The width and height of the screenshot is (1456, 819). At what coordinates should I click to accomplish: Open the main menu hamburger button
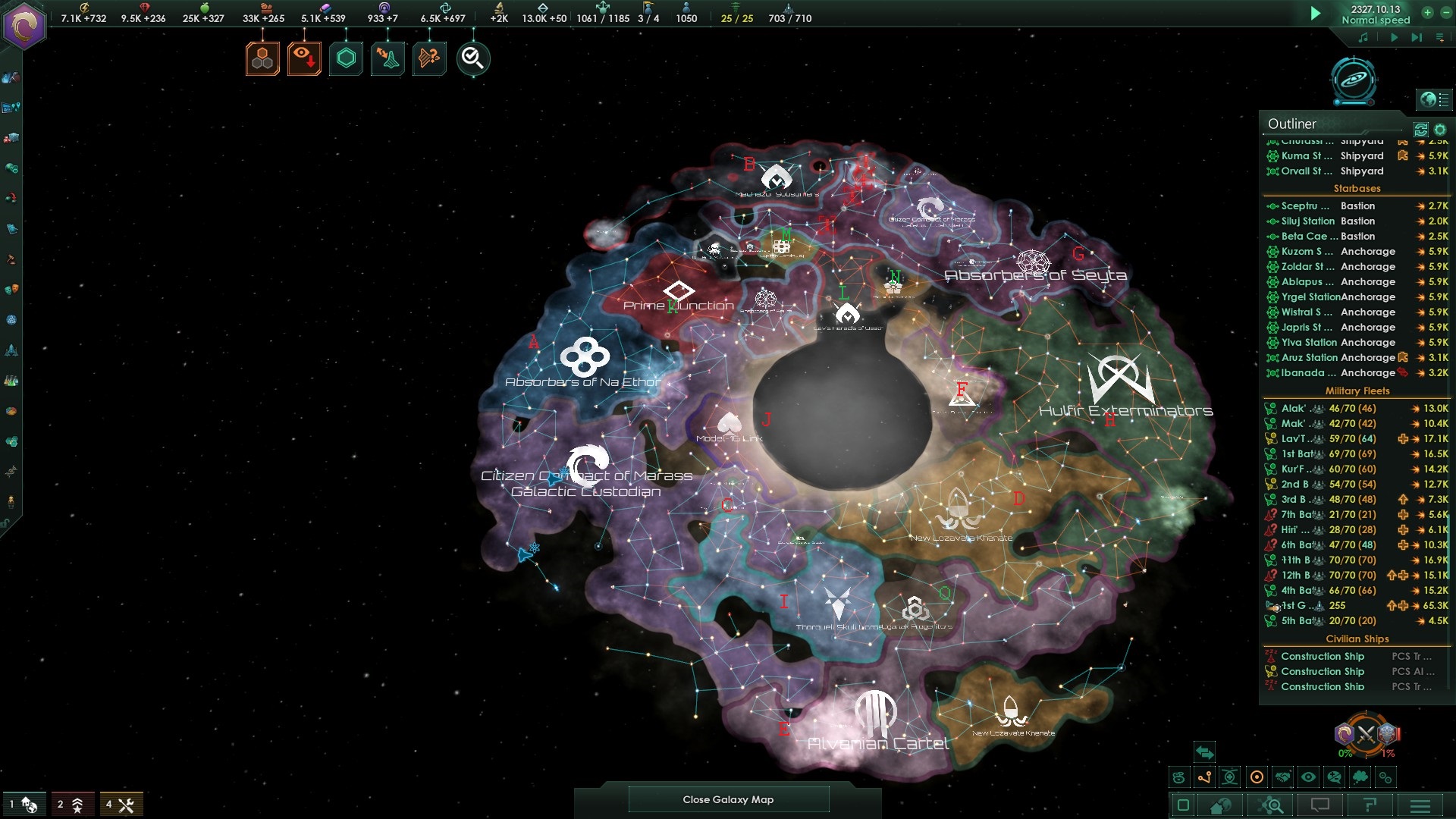(1420, 805)
